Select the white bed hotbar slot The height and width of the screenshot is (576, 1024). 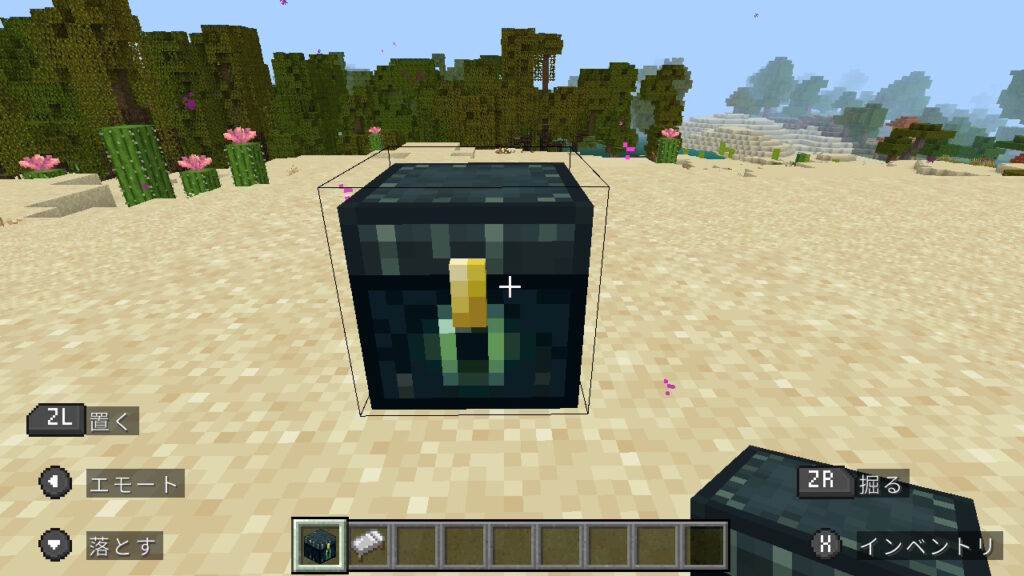coord(369,545)
